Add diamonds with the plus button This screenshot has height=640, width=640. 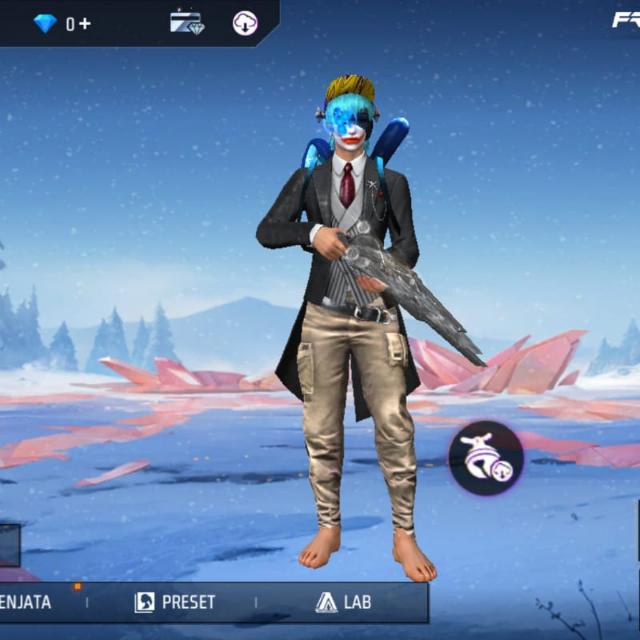[85, 23]
